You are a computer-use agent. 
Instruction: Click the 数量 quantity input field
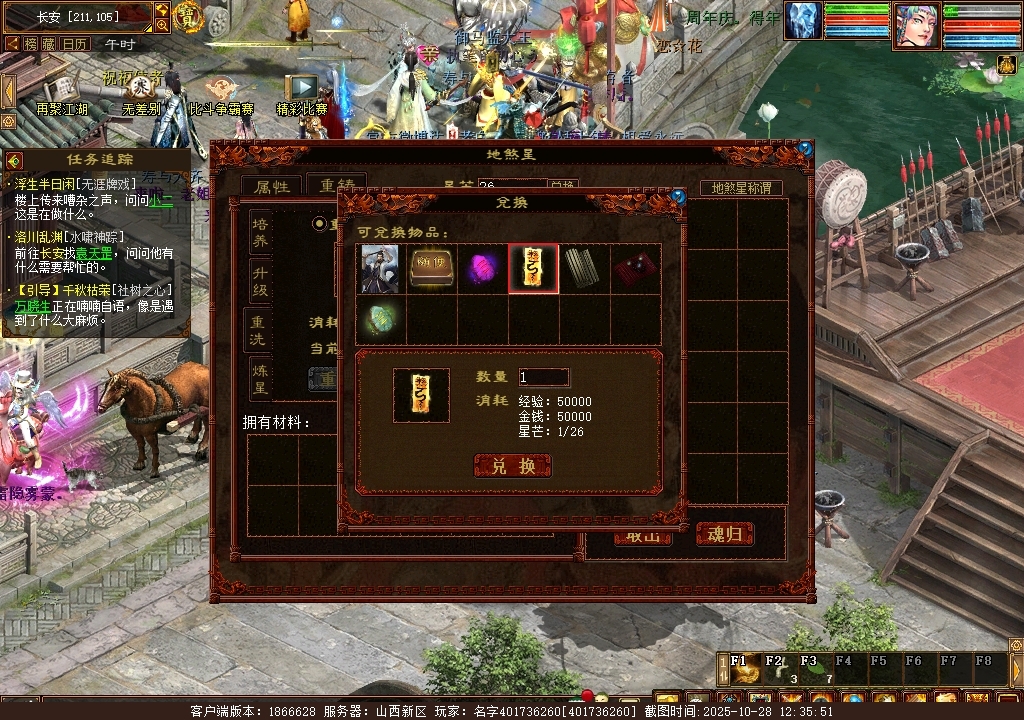(x=543, y=377)
